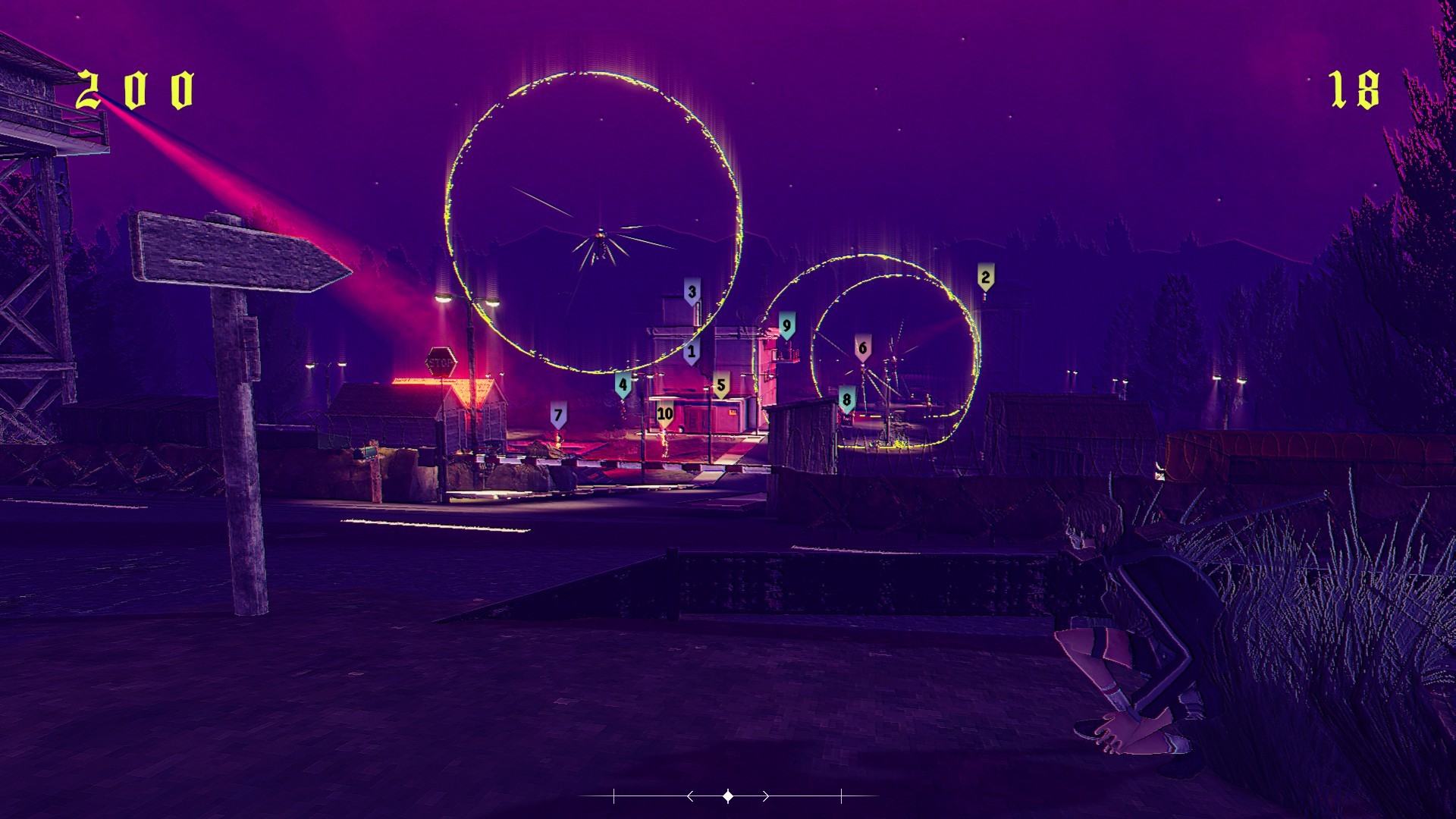The width and height of the screenshot is (1456, 819).
Task: Click the teal marker numbered 8
Action: pyautogui.click(x=847, y=400)
